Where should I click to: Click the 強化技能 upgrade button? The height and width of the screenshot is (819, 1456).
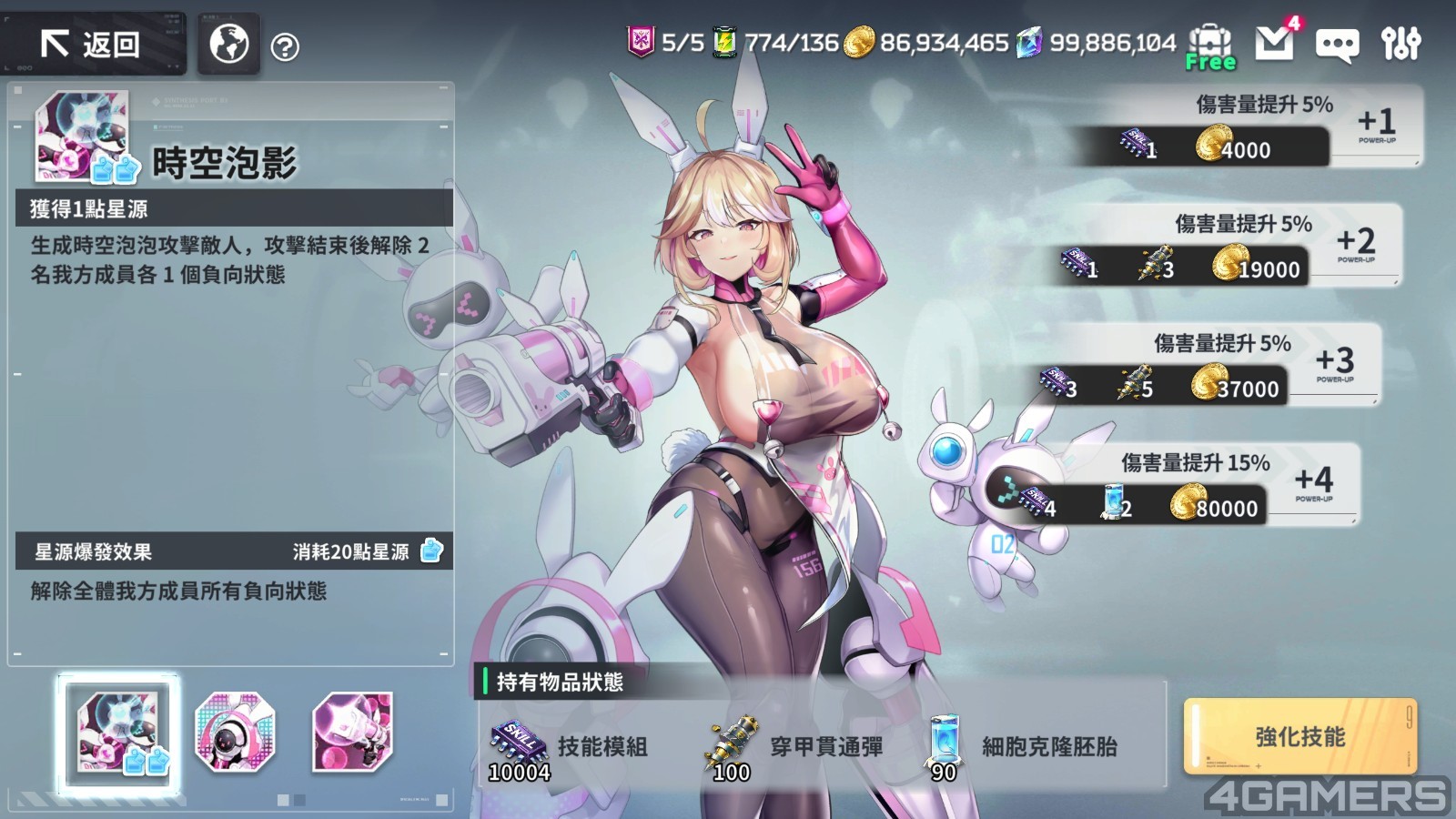click(1299, 736)
